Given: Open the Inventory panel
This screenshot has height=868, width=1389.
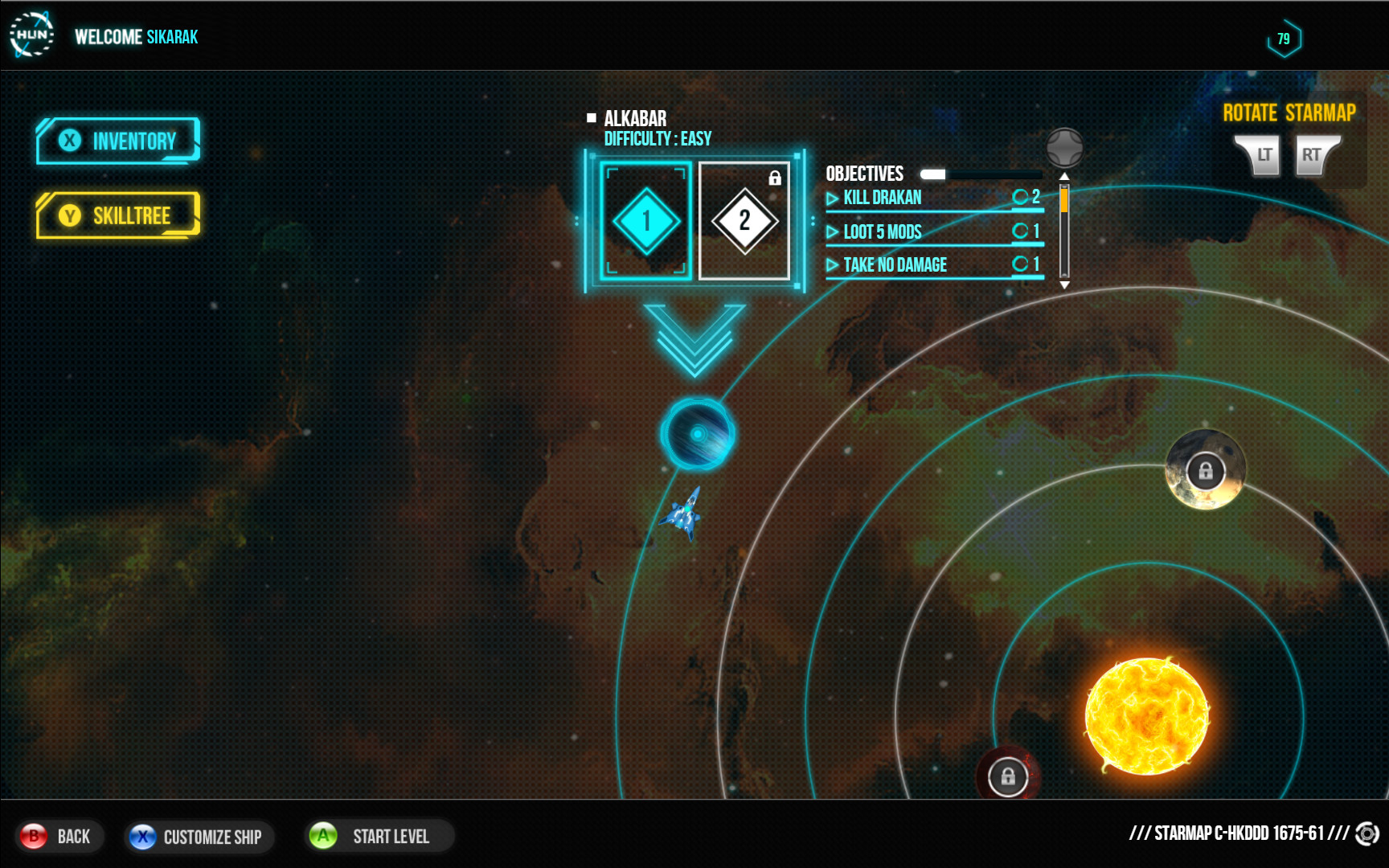Looking at the screenshot, I should coord(117,141).
